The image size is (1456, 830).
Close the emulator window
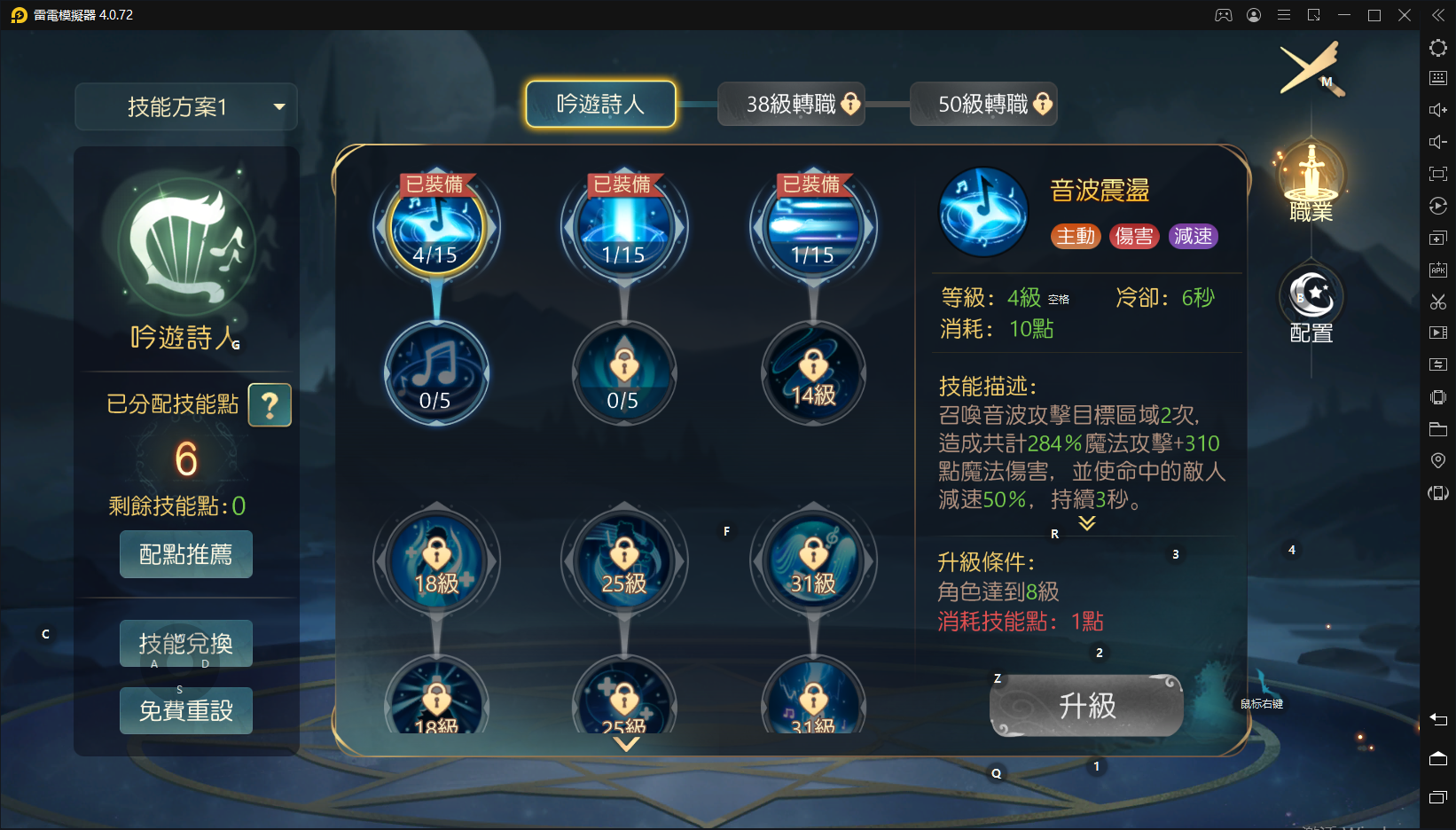point(1405,15)
